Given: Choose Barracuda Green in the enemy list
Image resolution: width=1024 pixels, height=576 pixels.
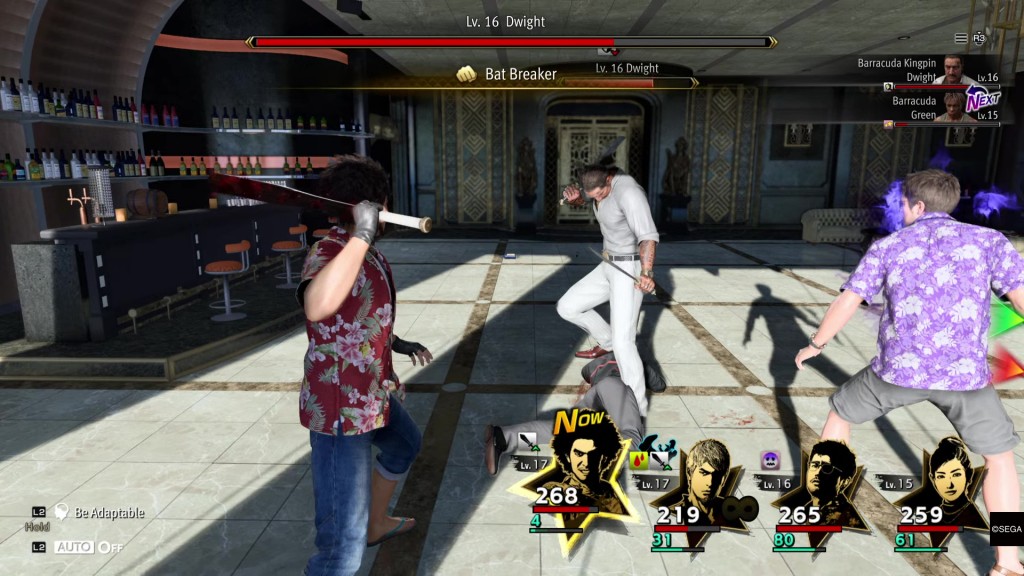Looking at the screenshot, I should point(930,108).
